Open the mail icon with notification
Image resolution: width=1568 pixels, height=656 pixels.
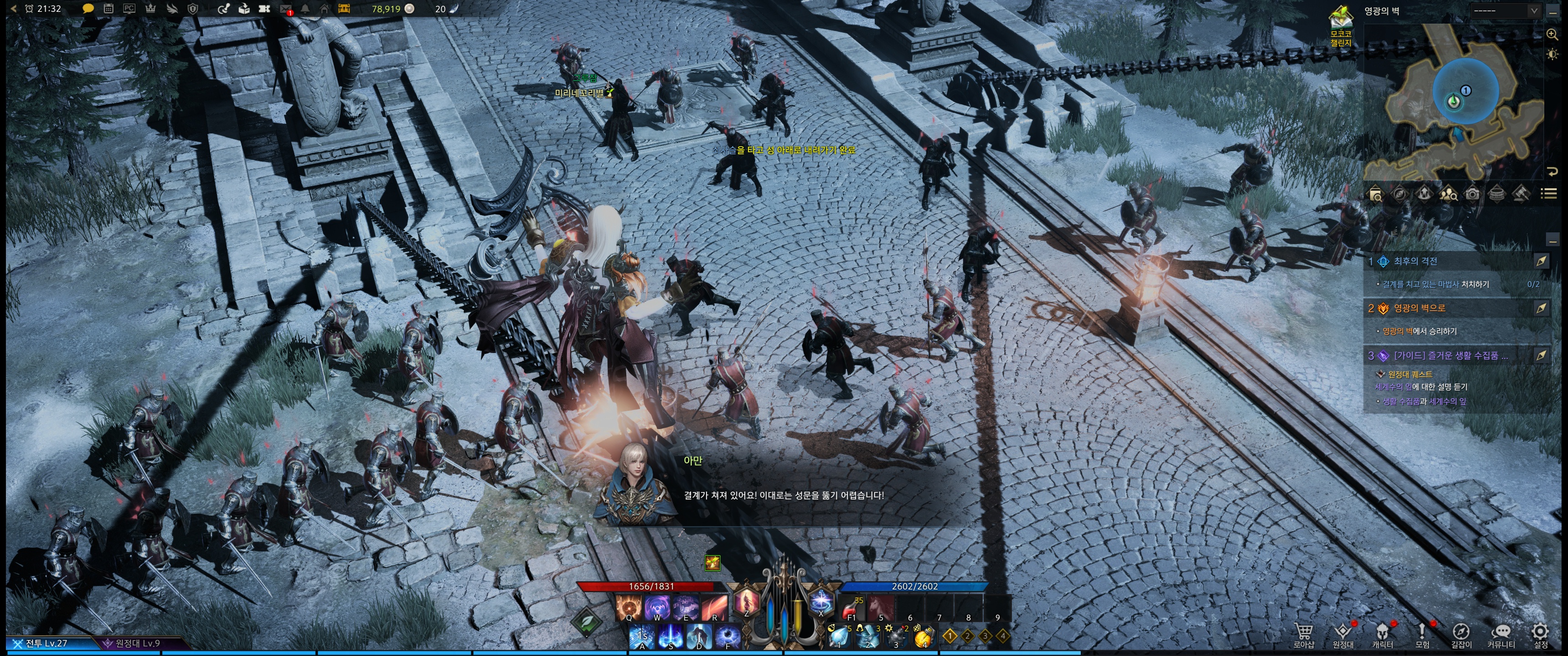pos(285,9)
